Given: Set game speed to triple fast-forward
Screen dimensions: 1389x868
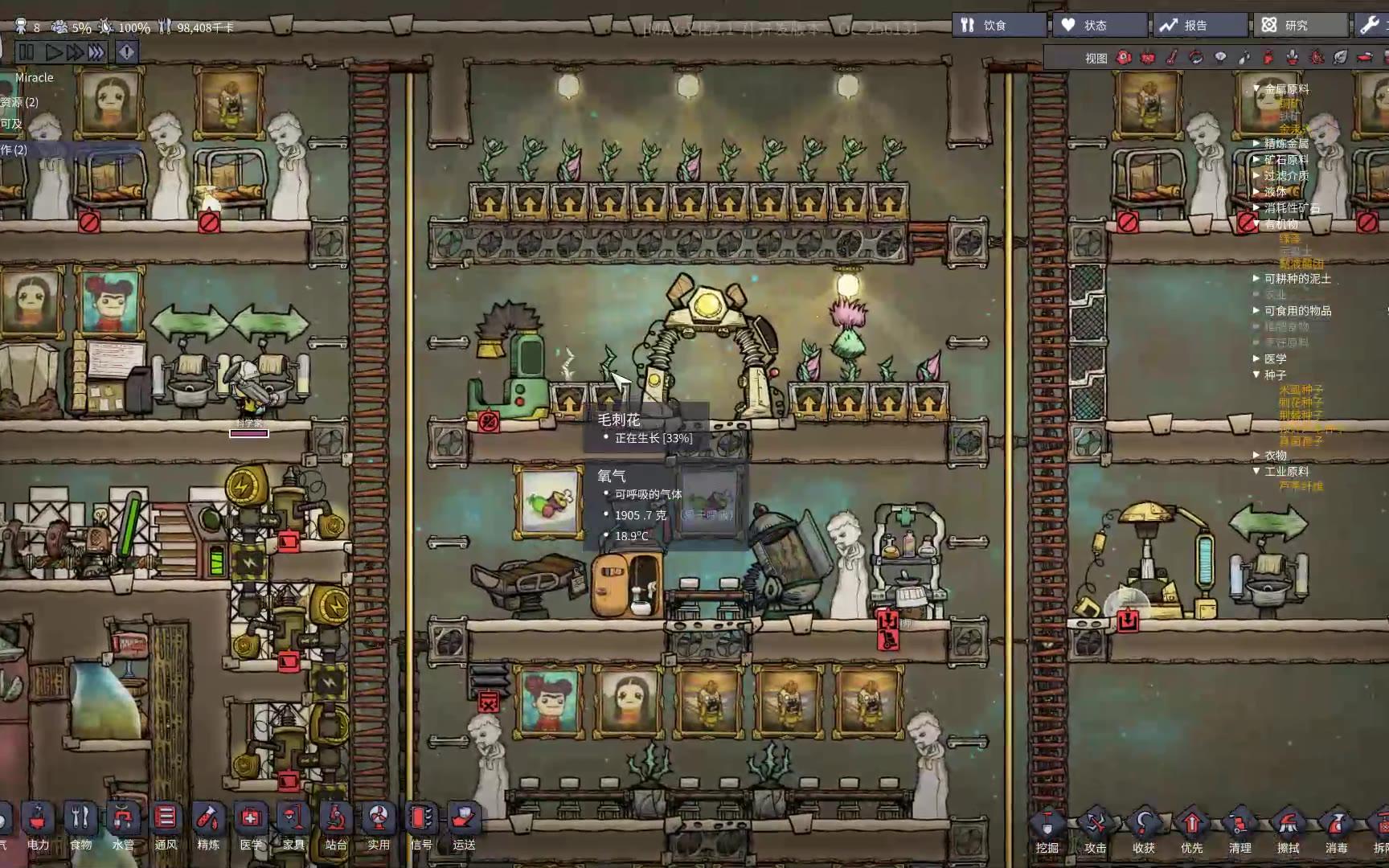Looking at the screenshot, I should coord(96,52).
